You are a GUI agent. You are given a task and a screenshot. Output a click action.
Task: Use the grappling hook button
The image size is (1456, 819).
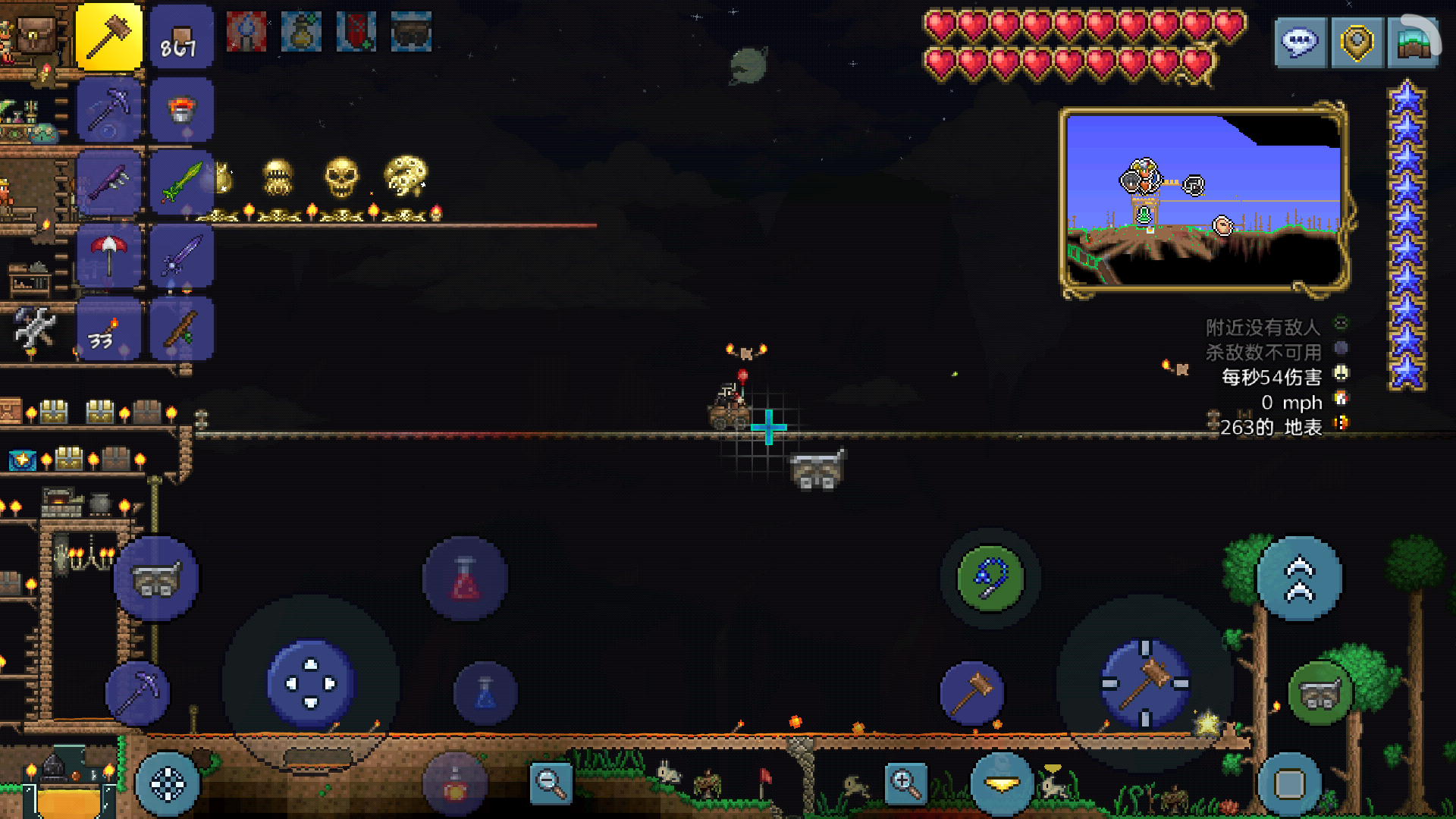(x=990, y=579)
